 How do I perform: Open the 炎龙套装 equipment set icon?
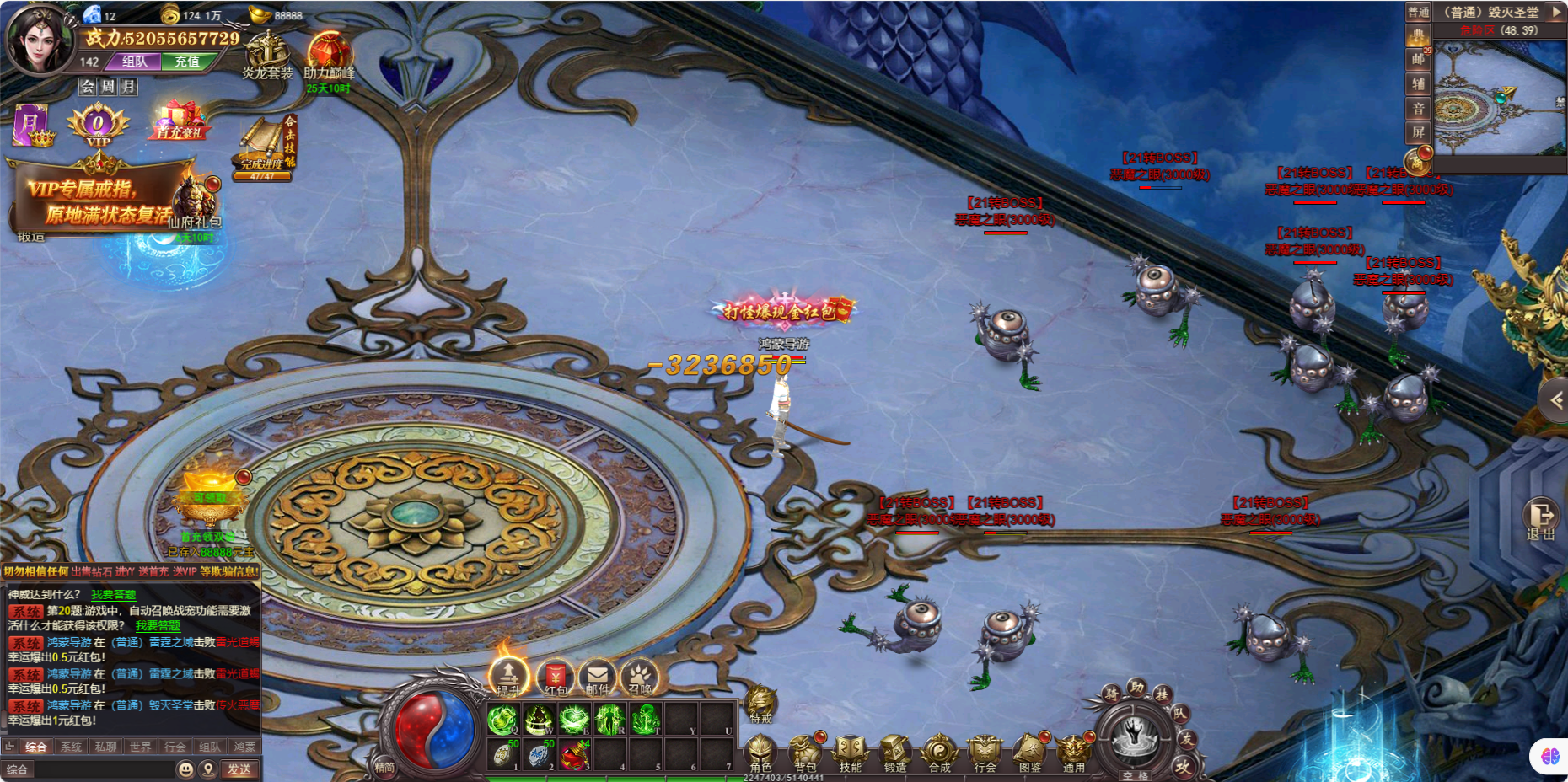point(267,56)
